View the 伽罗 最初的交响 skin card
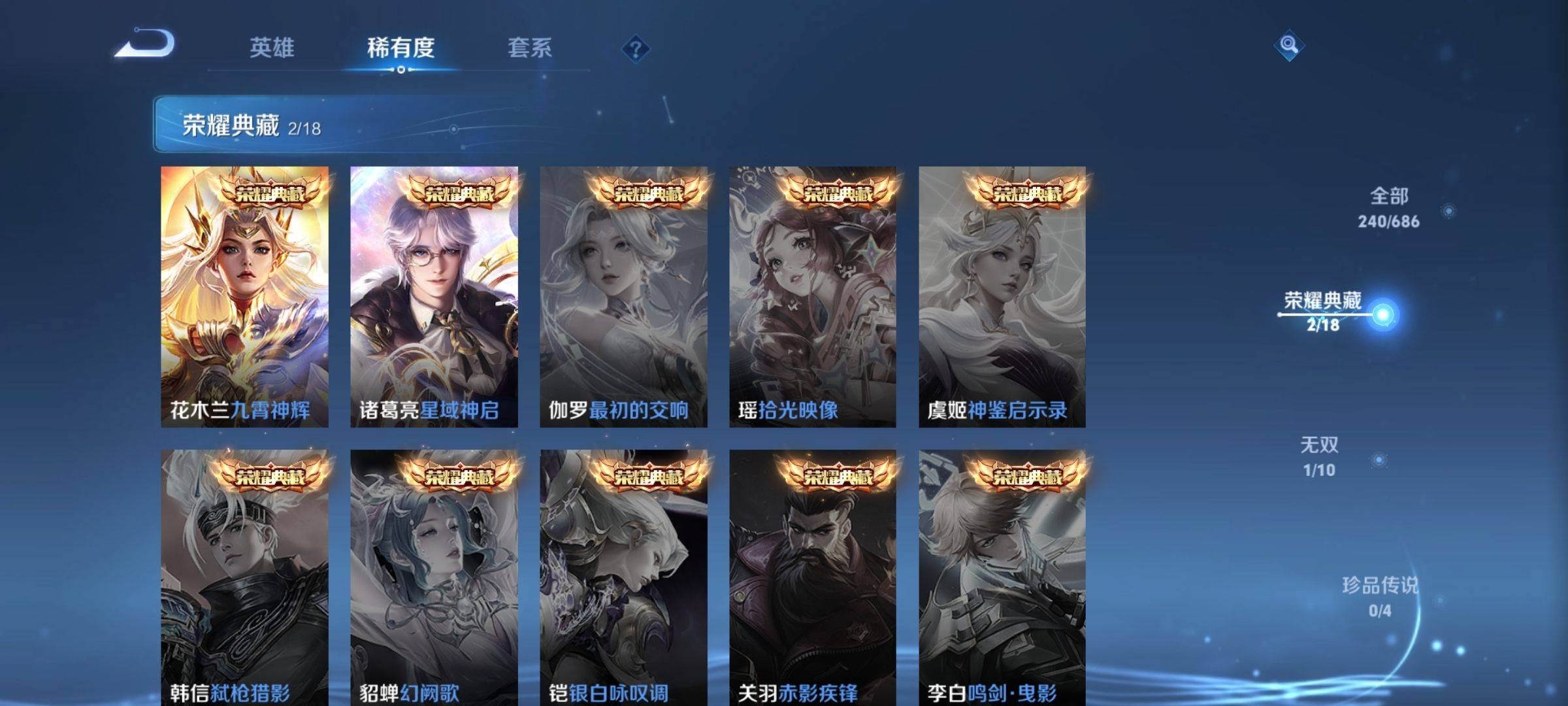Screen dimensions: 1568x706 pos(623,297)
